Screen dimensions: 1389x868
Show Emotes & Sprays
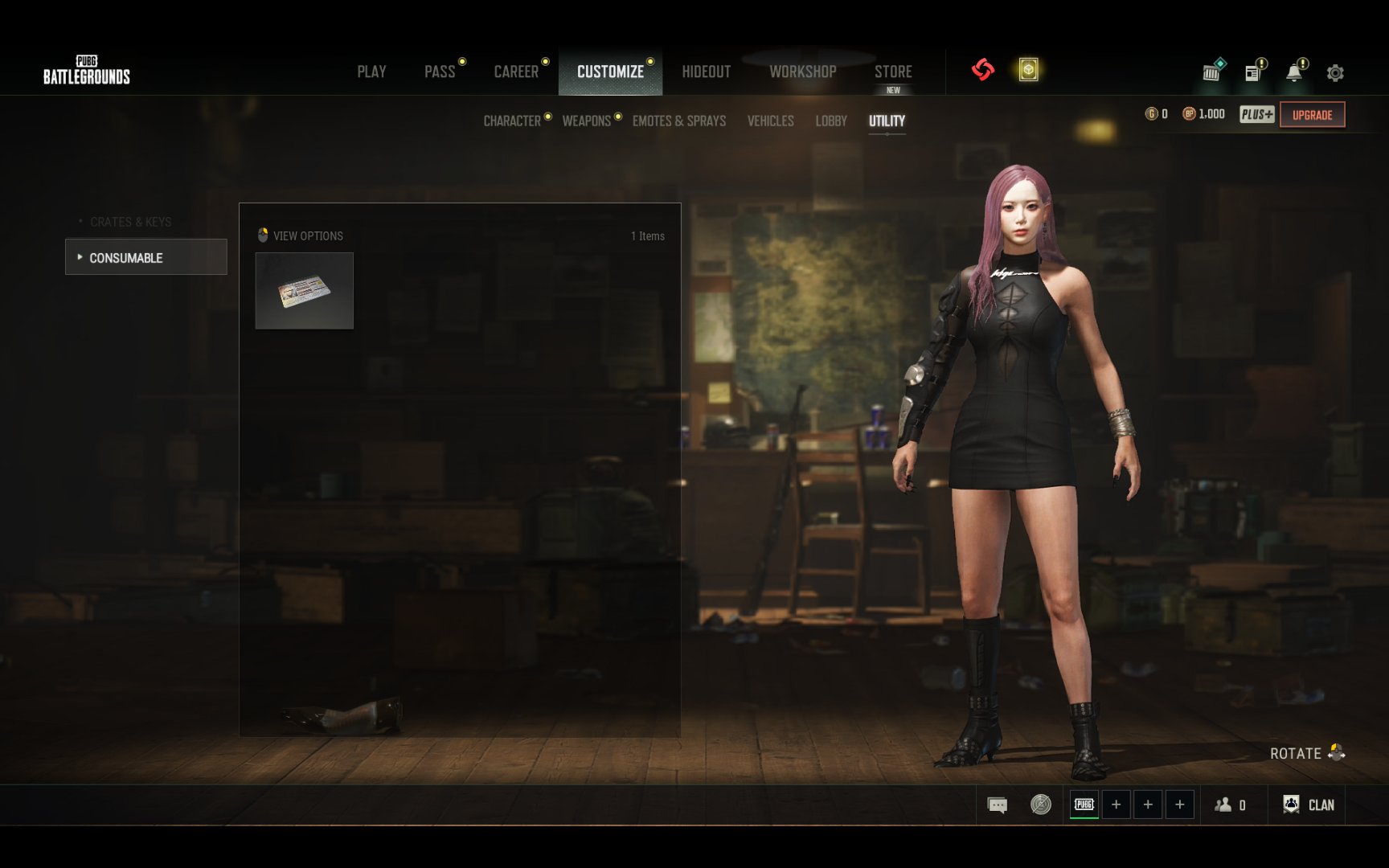(x=679, y=121)
